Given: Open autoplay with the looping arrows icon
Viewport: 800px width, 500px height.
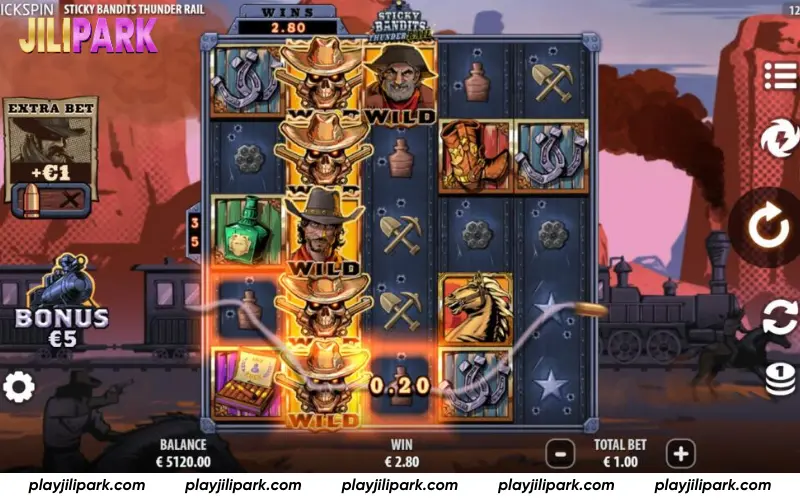Looking at the screenshot, I should point(778,319).
